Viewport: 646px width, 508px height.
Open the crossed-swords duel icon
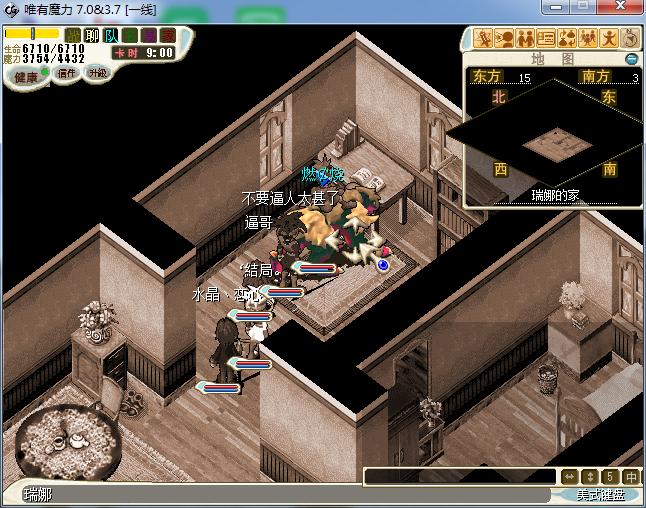pos(485,39)
